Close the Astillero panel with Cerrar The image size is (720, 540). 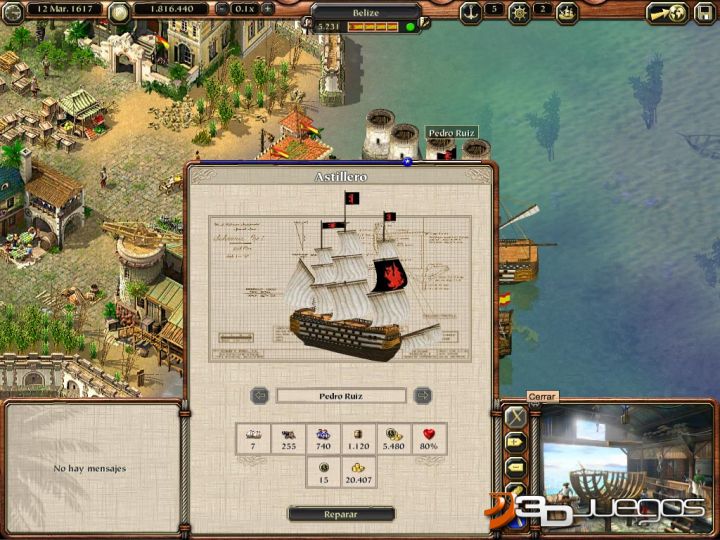tap(515, 416)
